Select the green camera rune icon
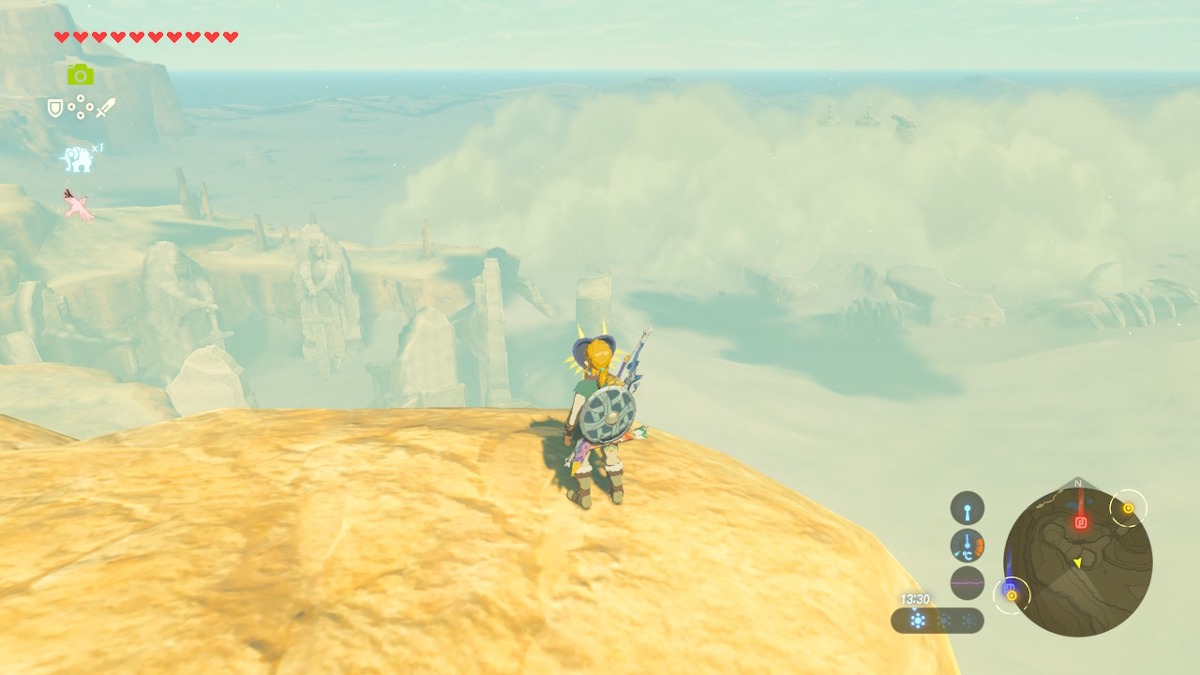Screen dimensions: 1200x675 coord(80,74)
